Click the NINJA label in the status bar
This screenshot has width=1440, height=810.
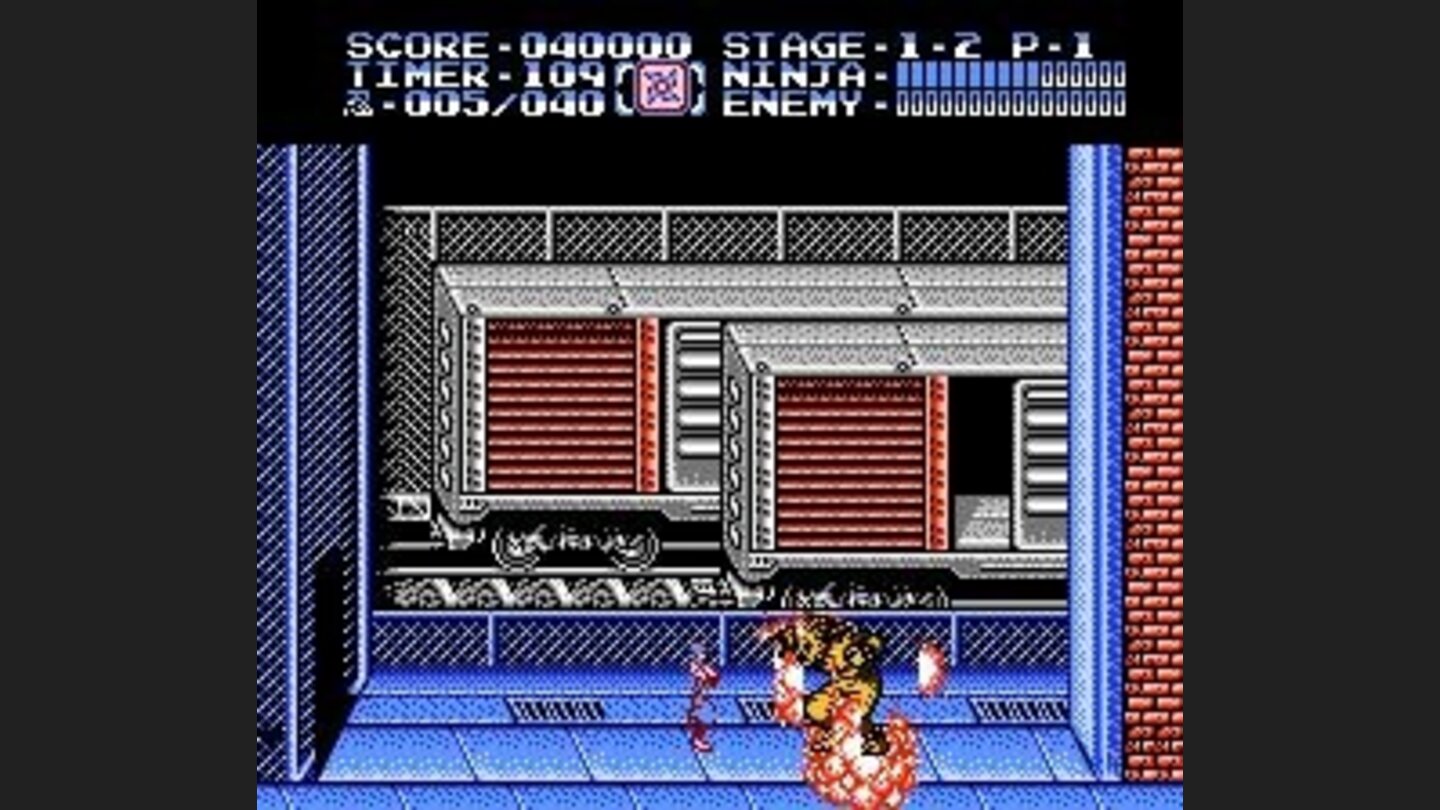tap(795, 73)
